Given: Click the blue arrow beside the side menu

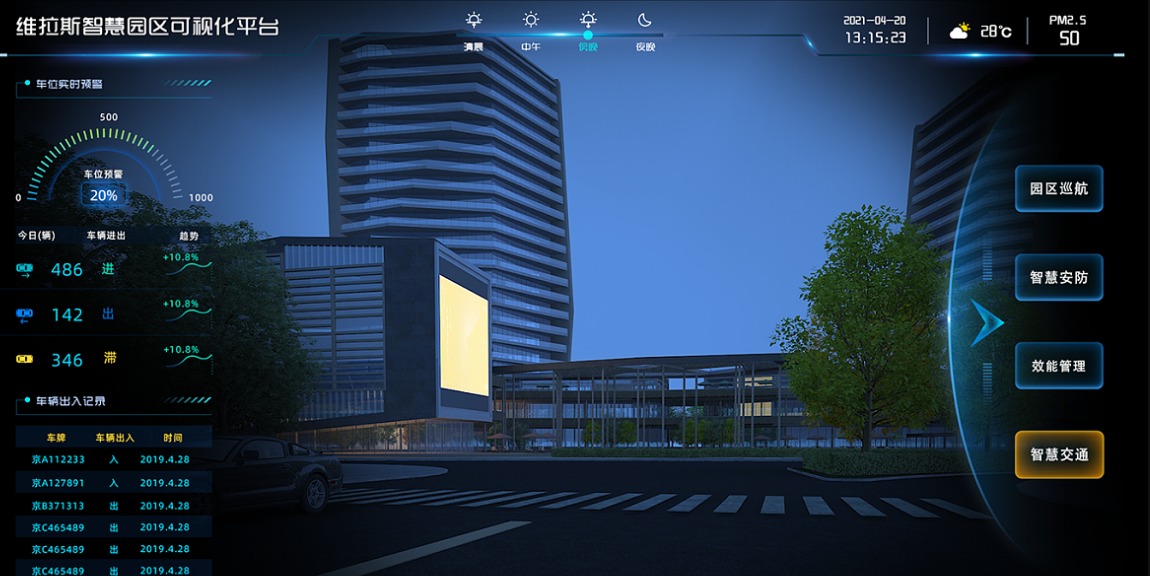Looking at the screenshot, I should (986, 321).
